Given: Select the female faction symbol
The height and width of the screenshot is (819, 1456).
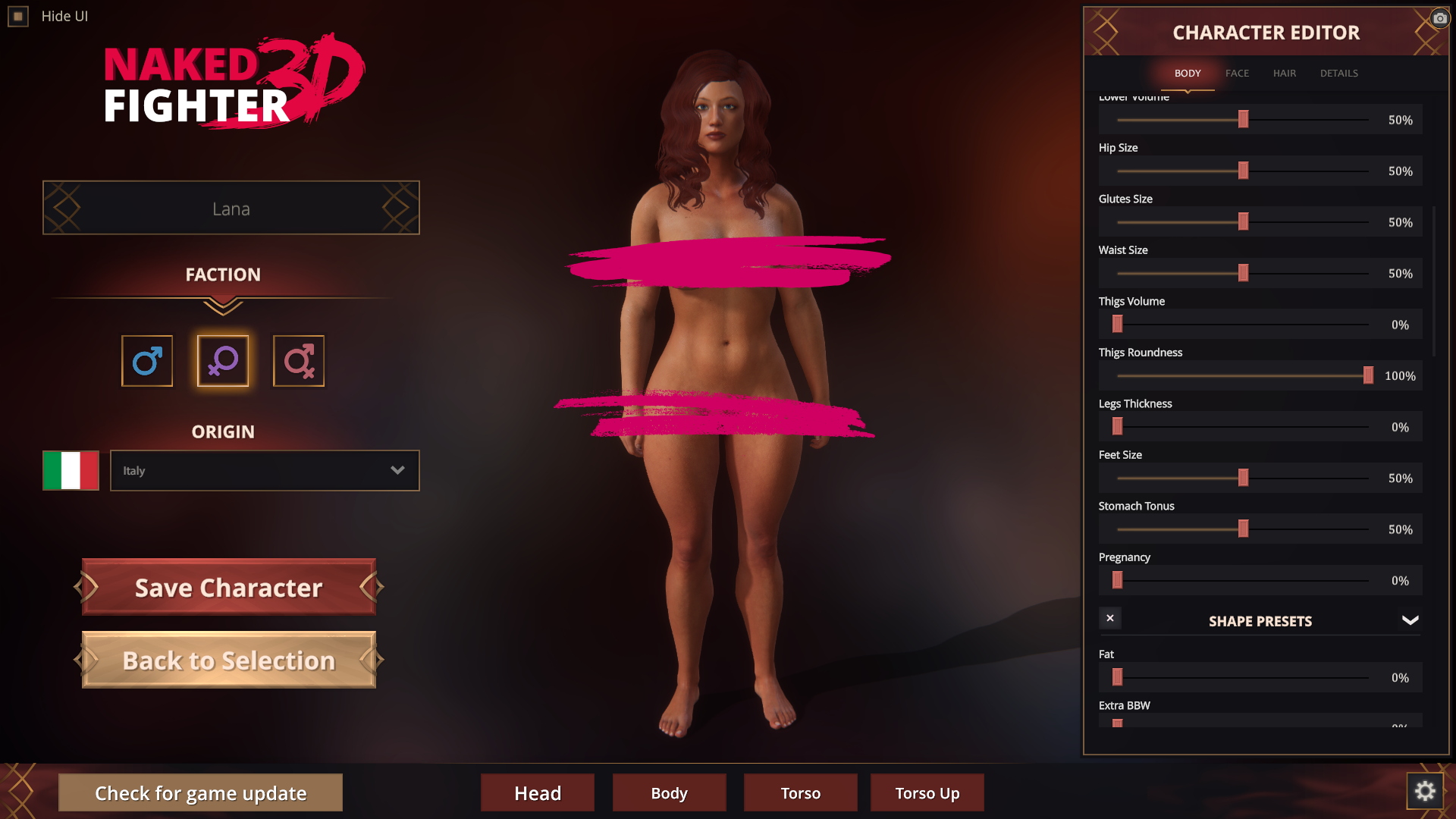Looking at the screenshot, I should click(223, 361).
